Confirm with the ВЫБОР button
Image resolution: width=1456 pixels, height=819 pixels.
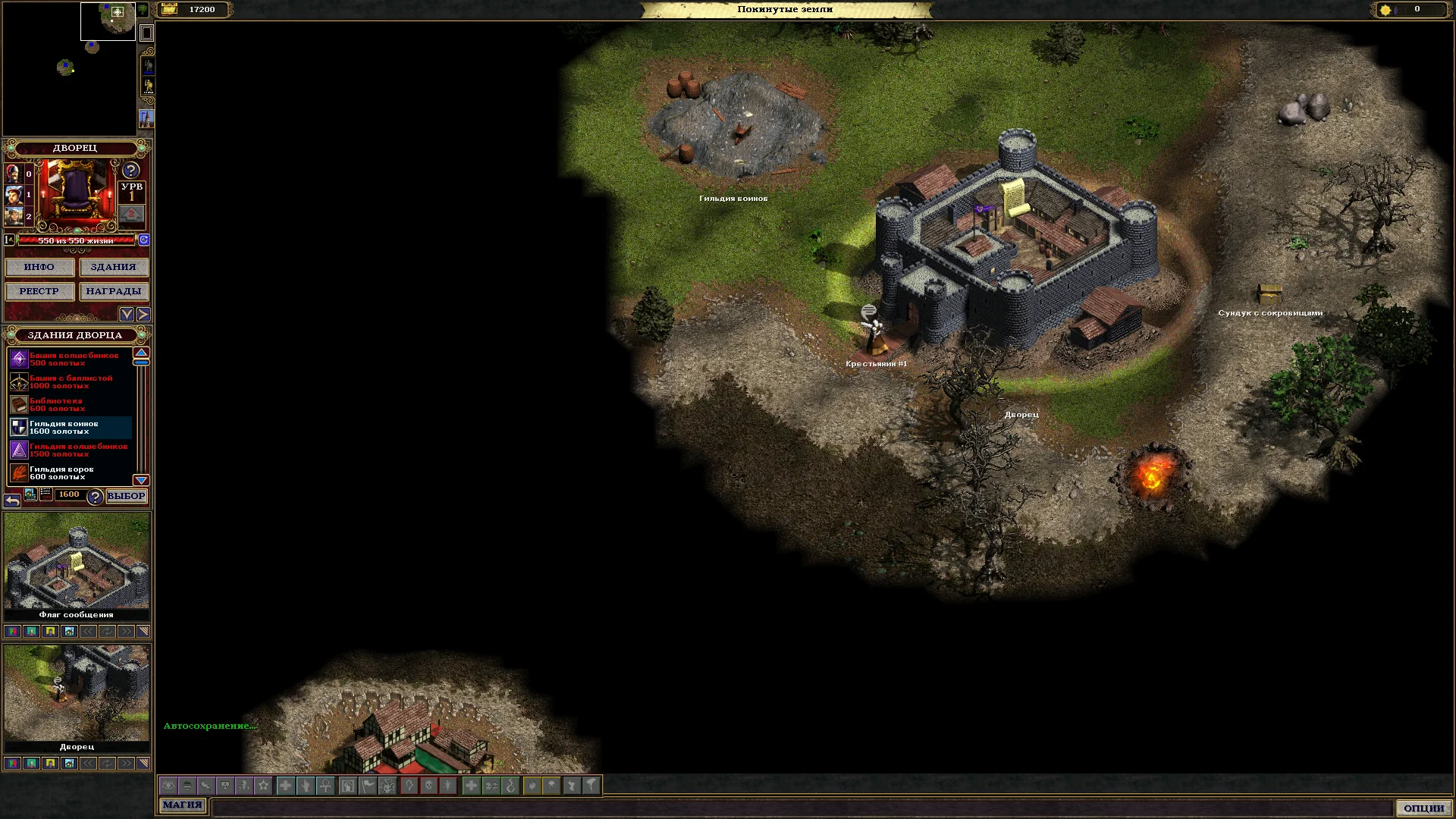click(126, 496)
